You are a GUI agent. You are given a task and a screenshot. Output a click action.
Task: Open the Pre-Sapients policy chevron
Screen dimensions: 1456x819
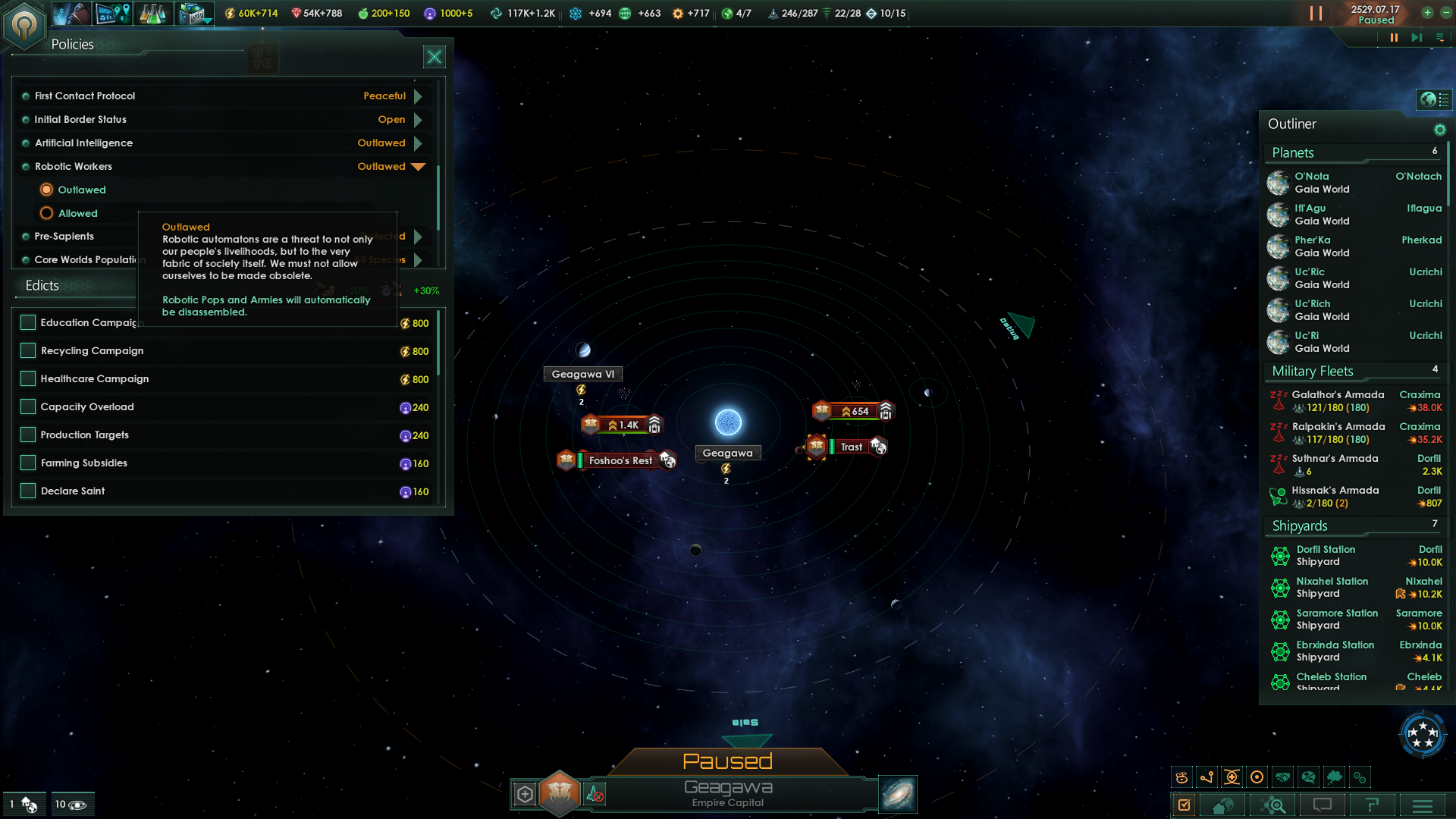pos(418,236)
